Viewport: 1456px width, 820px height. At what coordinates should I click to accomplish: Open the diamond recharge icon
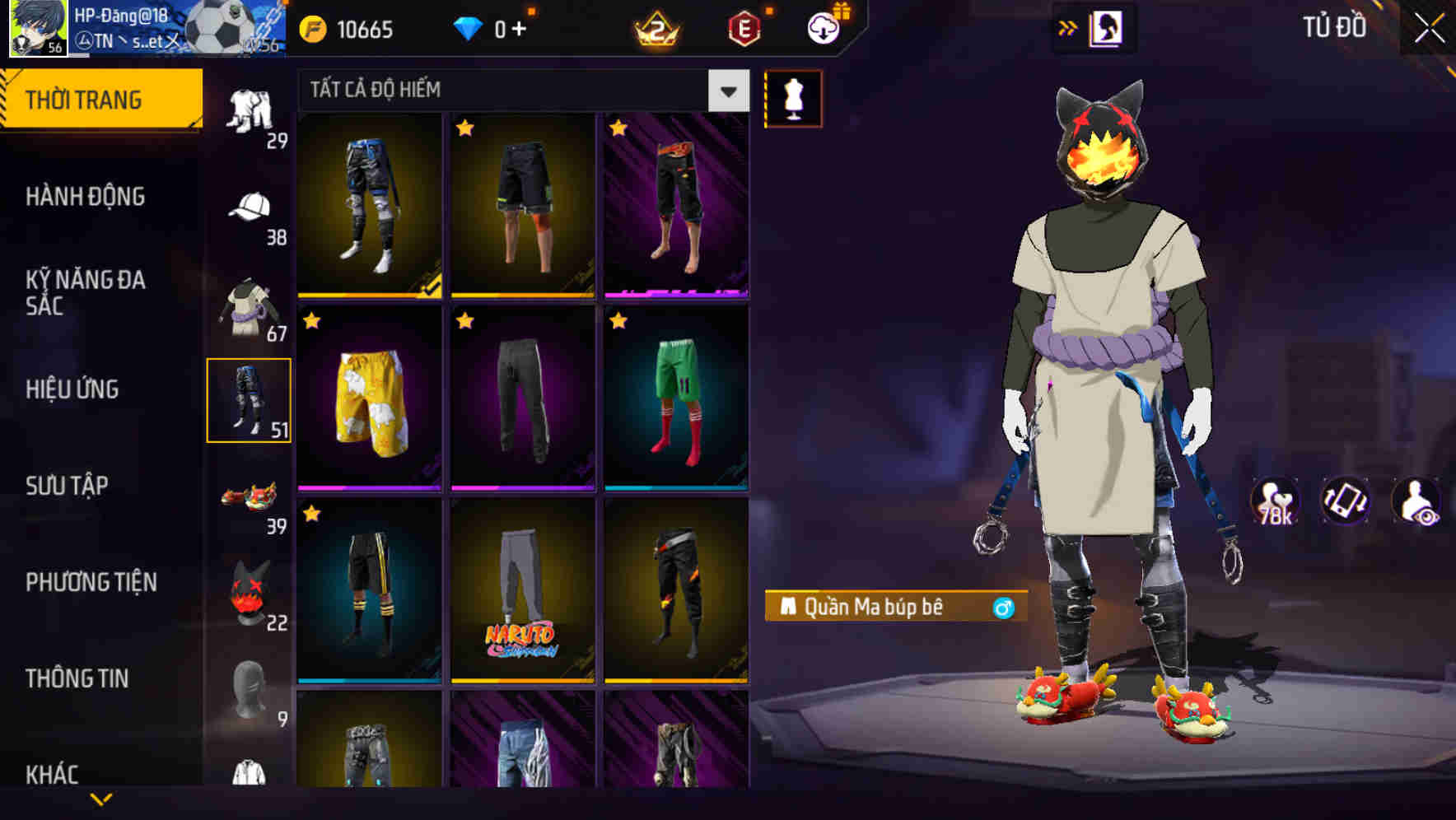pyautogui.click(x=468, y=27)
